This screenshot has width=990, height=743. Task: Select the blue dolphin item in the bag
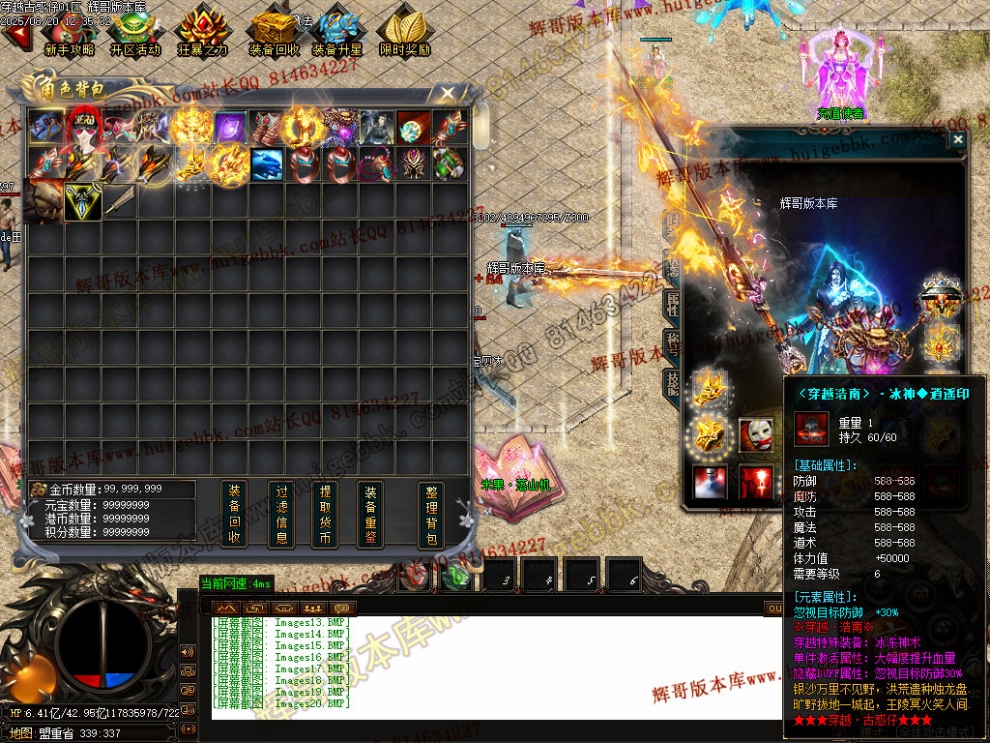click(x=265, y=164)
